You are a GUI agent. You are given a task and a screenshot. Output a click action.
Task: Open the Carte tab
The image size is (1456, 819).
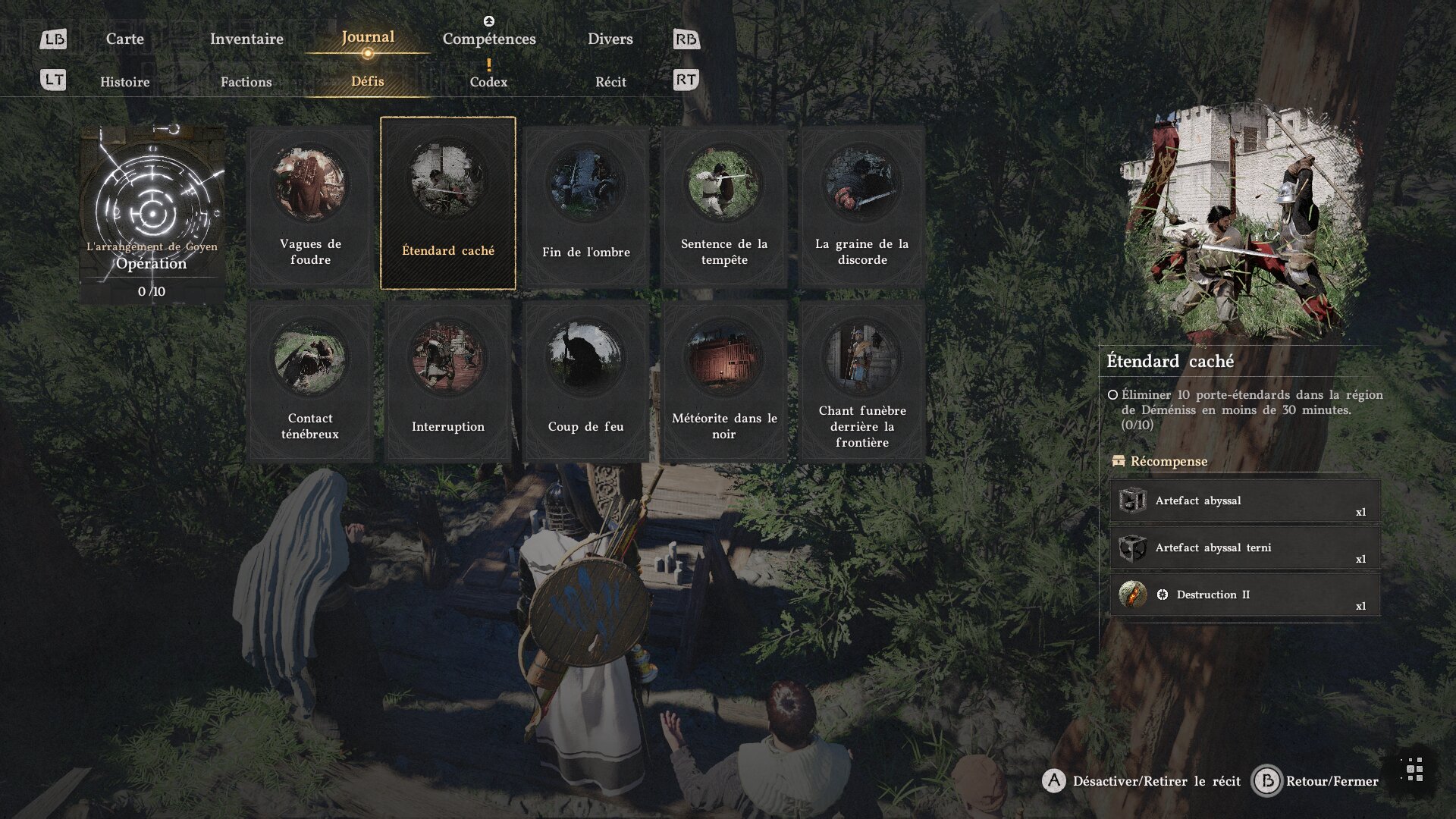point(124,39)
